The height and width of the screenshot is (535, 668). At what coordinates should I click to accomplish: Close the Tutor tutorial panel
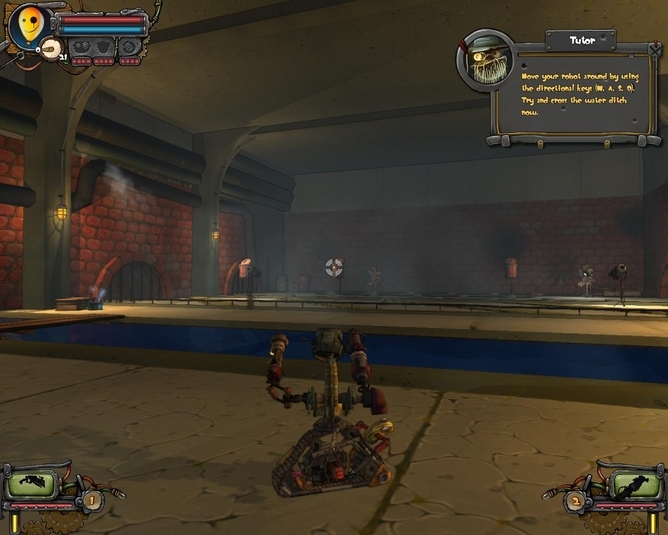tap(654, 47)
